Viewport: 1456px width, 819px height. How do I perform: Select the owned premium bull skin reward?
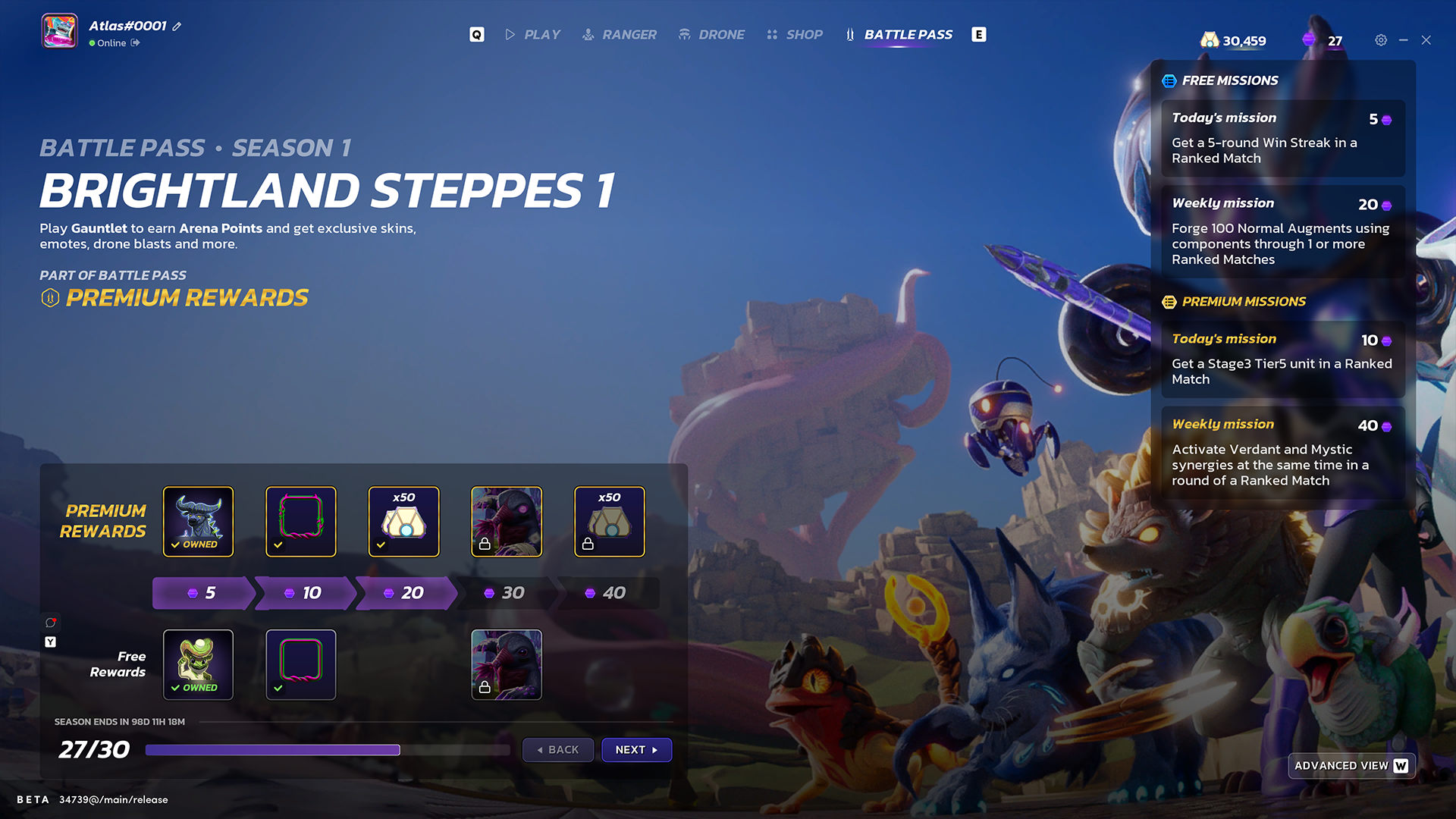pyautogui.click(x=199, y=522)
